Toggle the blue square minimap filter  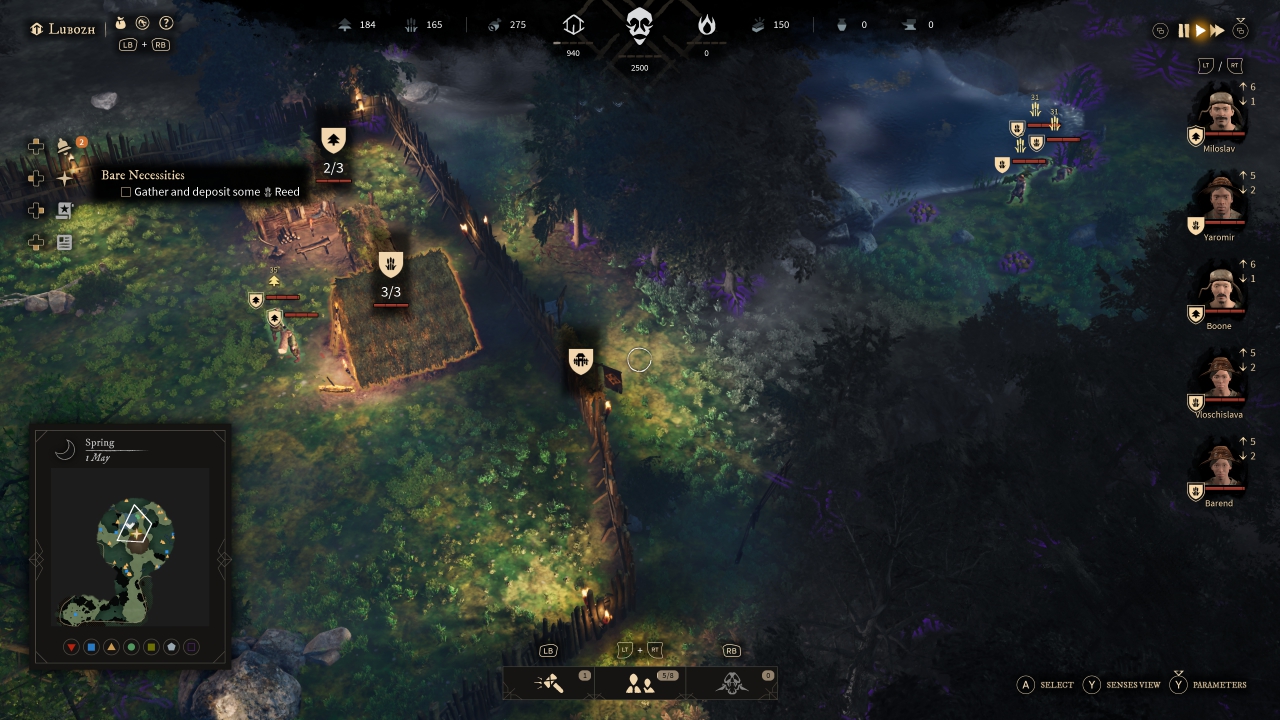click(x=91, y=648)
